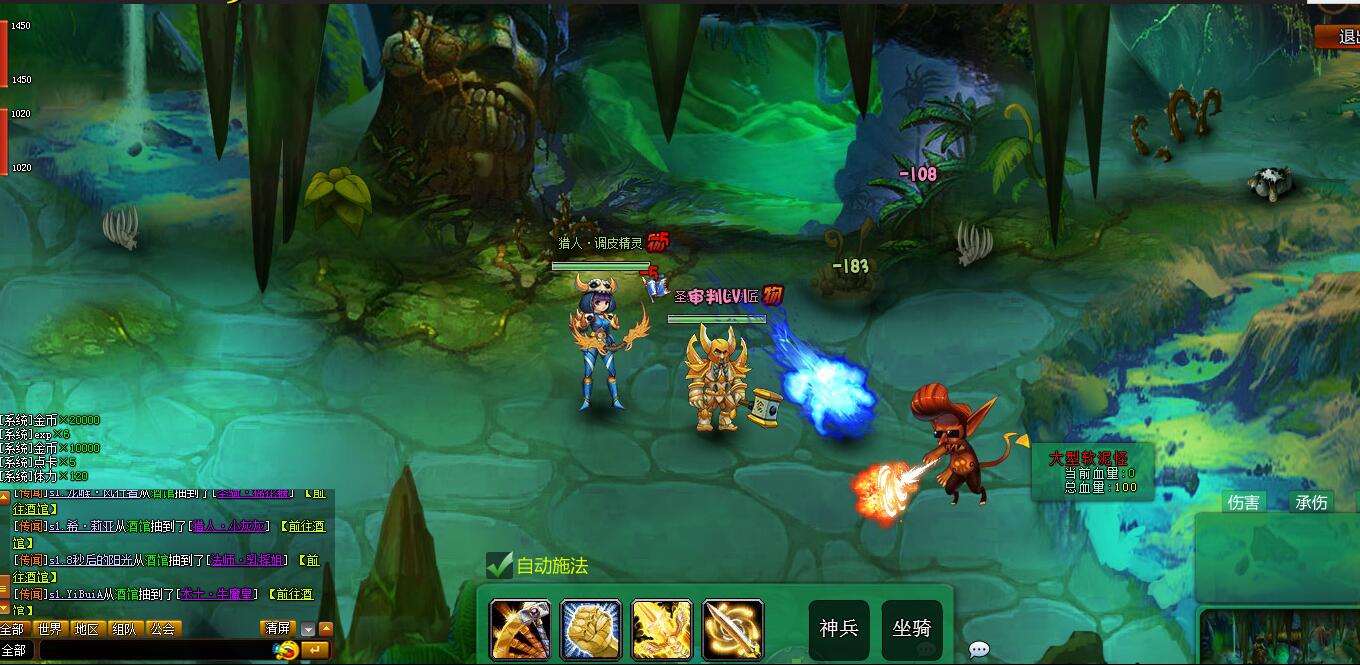Viewport: 1360px width, 665px height.
Task: Select the 公会 guild chat tab
Action: [x=162, y=629]
